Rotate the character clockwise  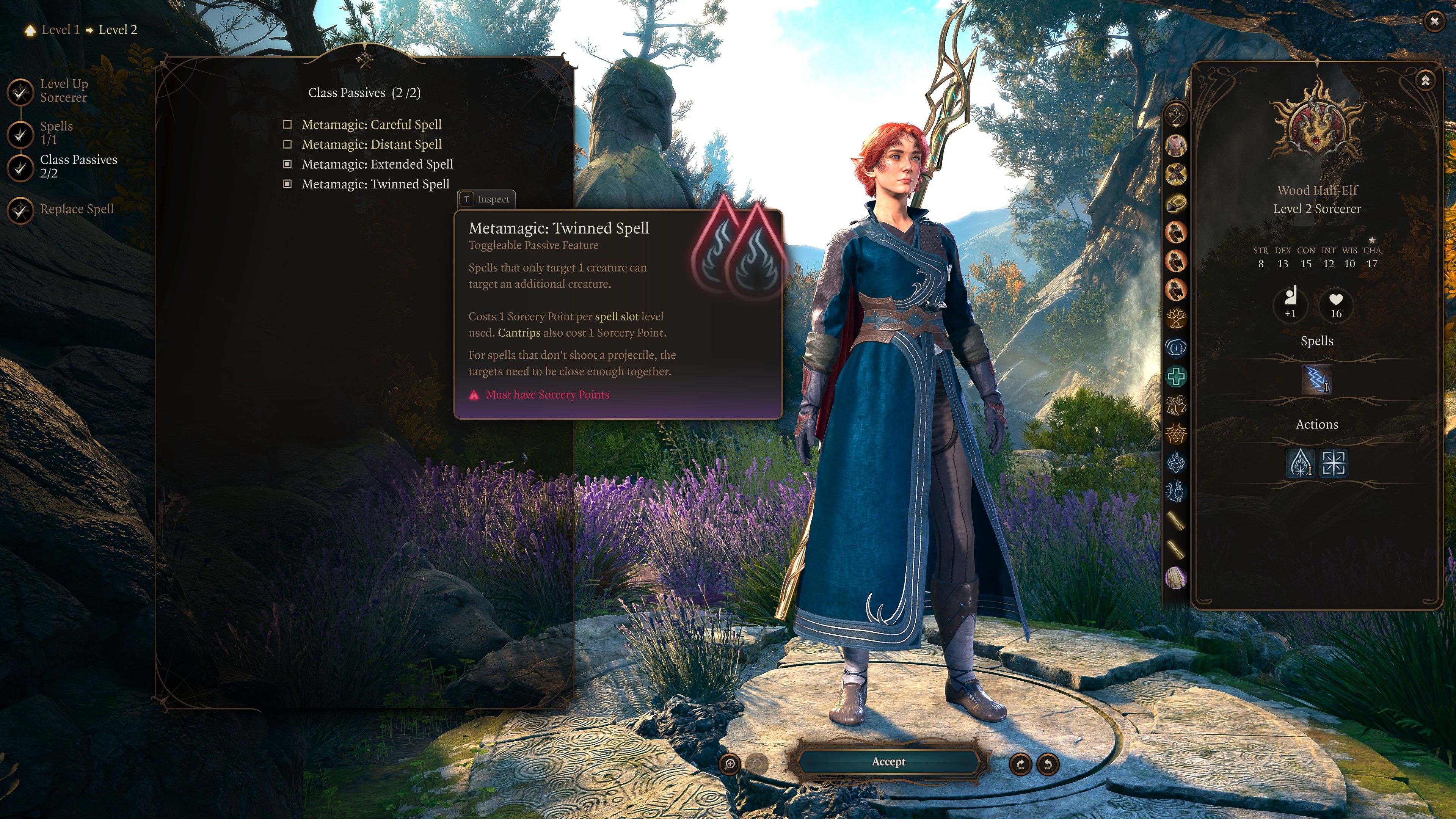pos(1020,764)
